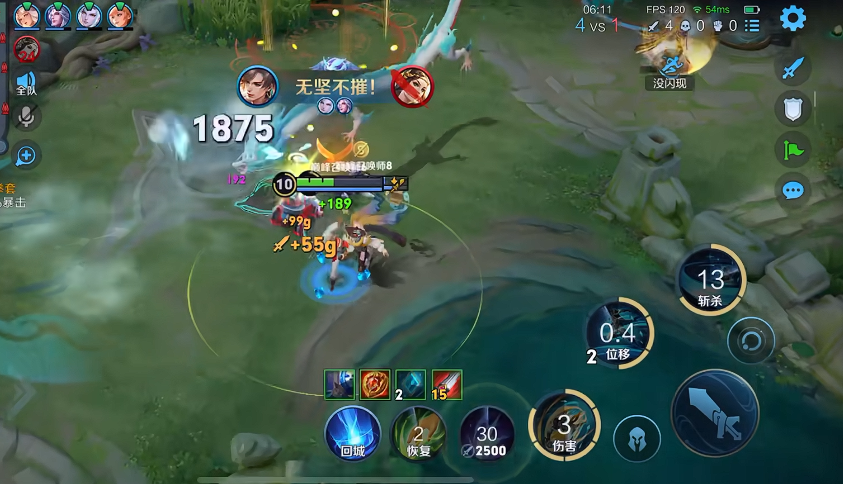843x484 pixels.
Task: Send the sword attack signal
Action: point(793,68)
